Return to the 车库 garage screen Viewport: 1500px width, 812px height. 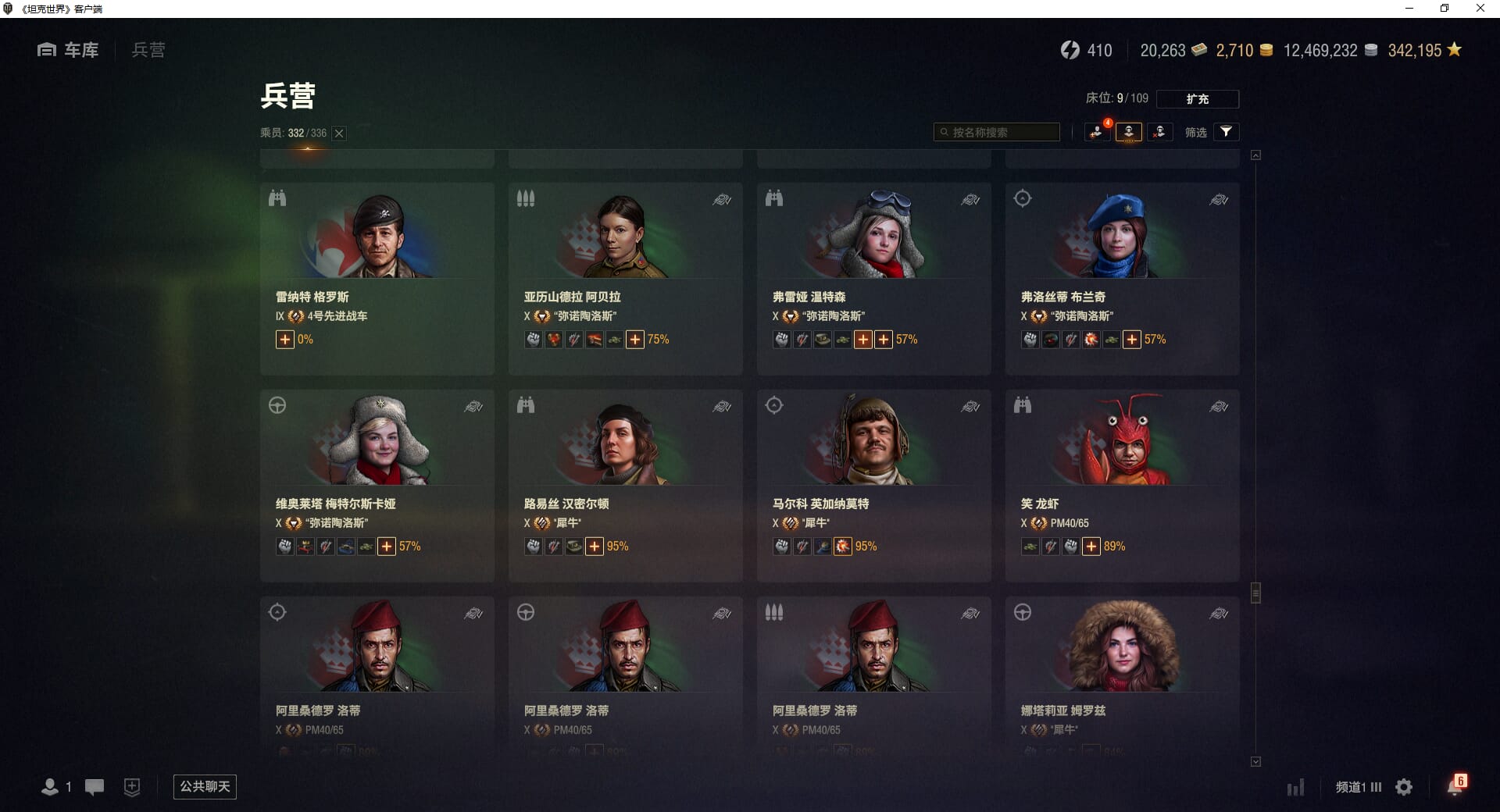coord(69,50)
